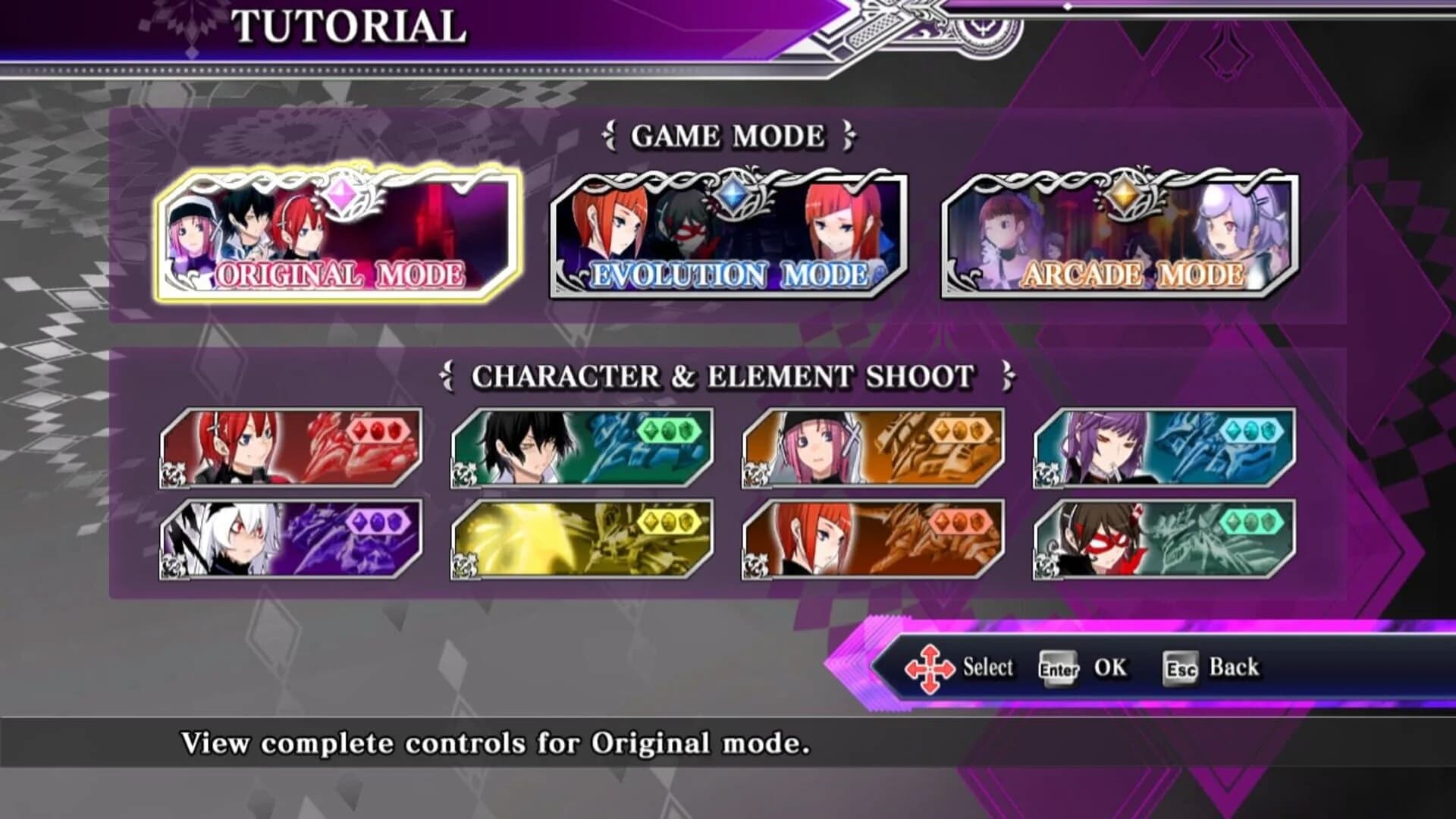The image size is (1456, 819).
Task: Click the red directional Select arrows
Action: (930, 668)
